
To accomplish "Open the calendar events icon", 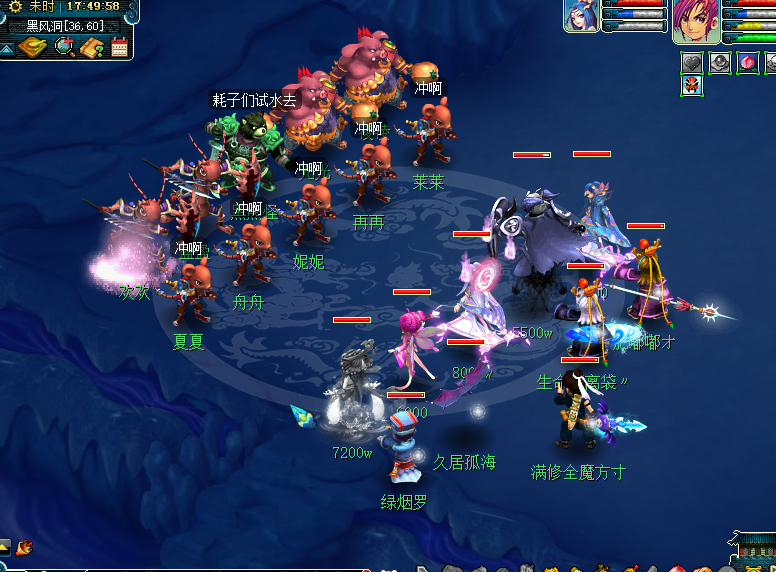I will tap(120, 46).
